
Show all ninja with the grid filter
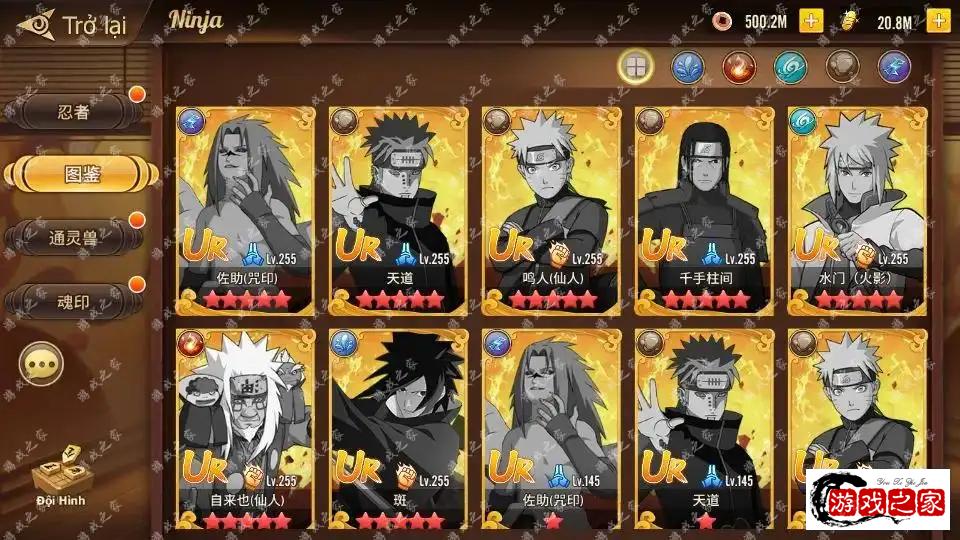coord(636,67)
